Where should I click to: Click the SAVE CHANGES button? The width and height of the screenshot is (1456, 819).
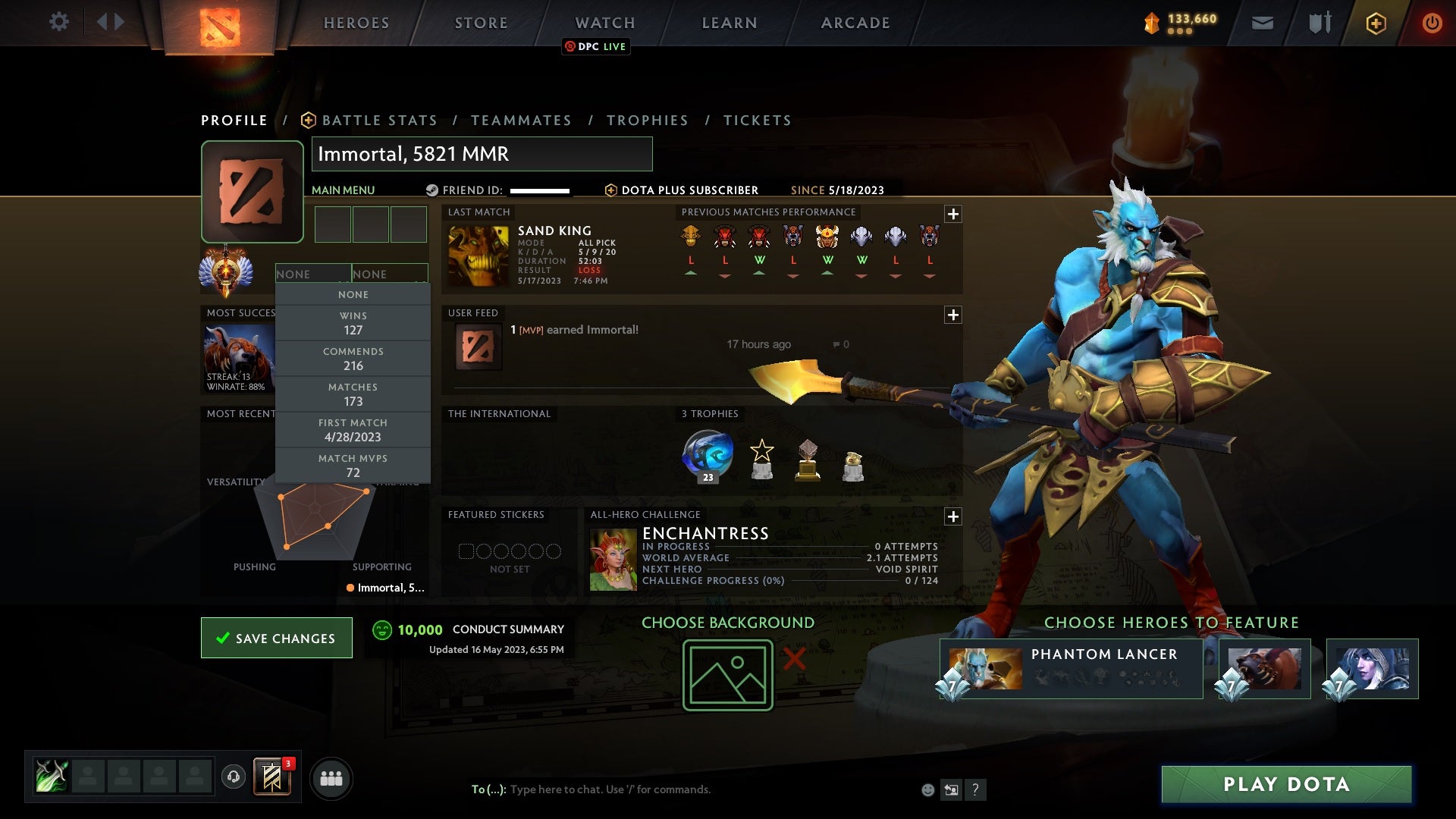[276, 638]
